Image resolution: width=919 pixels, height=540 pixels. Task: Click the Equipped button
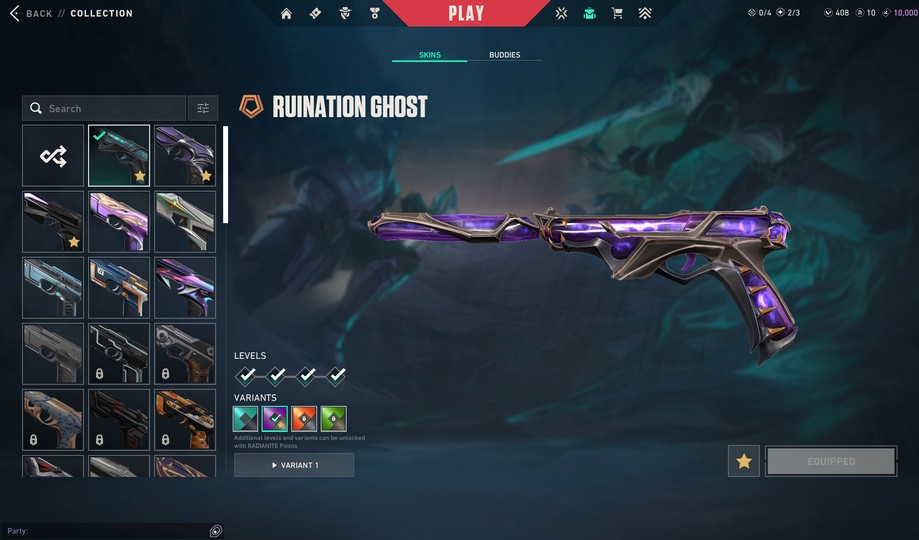[831, 461]
